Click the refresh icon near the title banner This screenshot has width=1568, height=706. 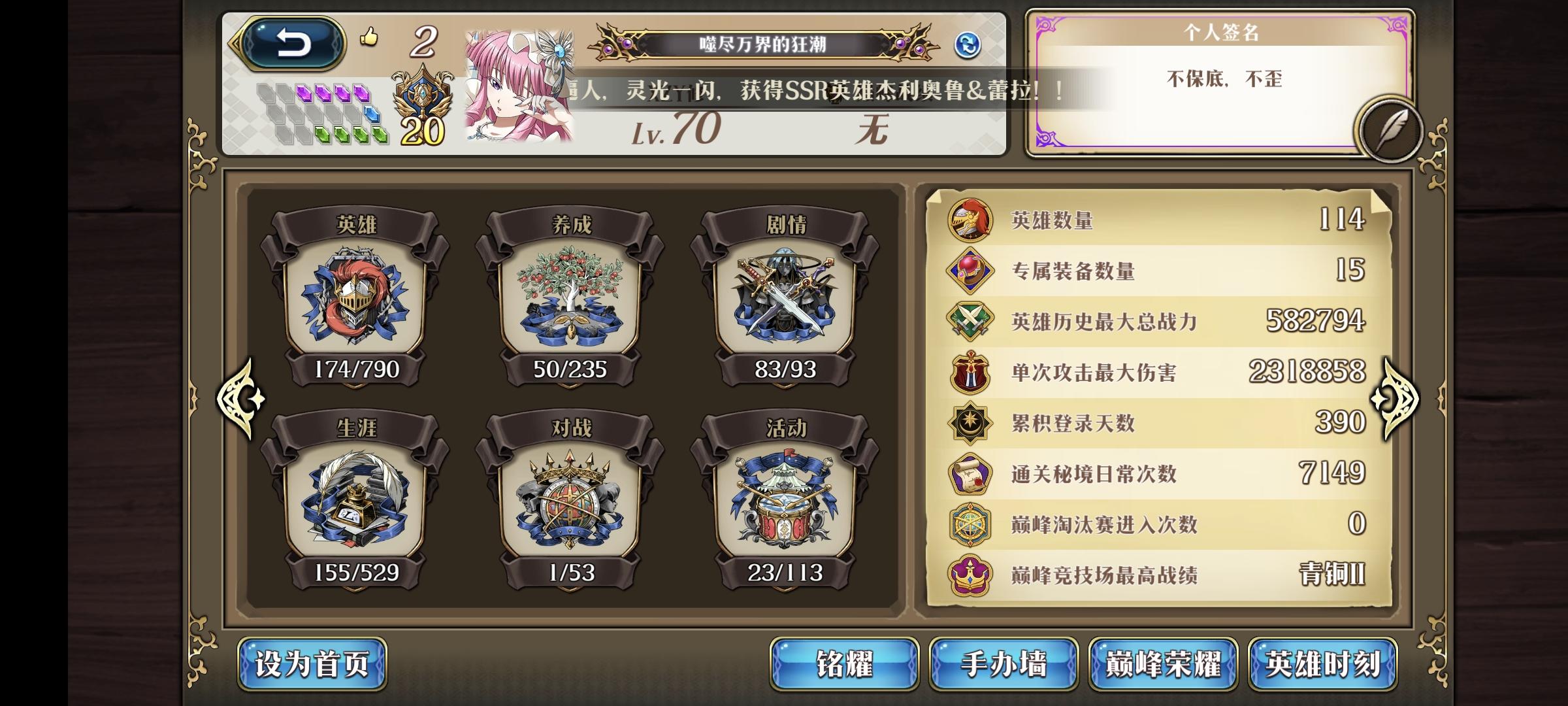pos(968,44)
